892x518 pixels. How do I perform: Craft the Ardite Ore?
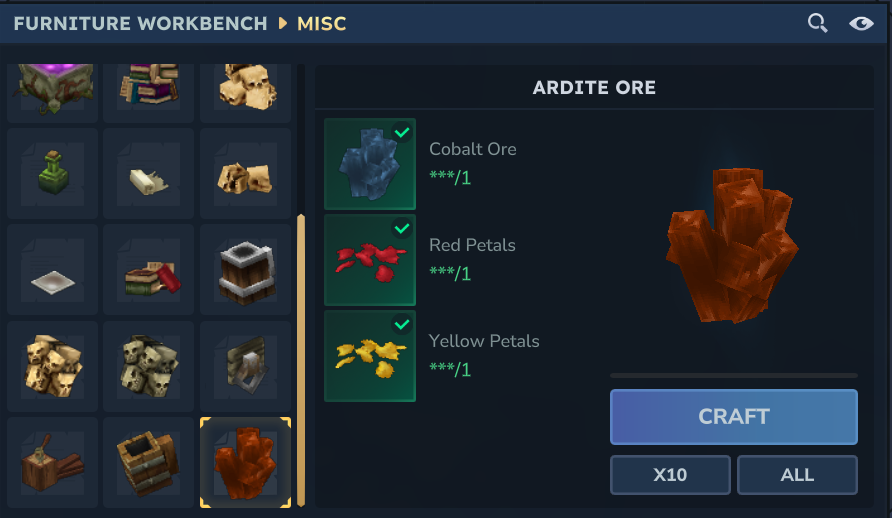tap(733, 416)
